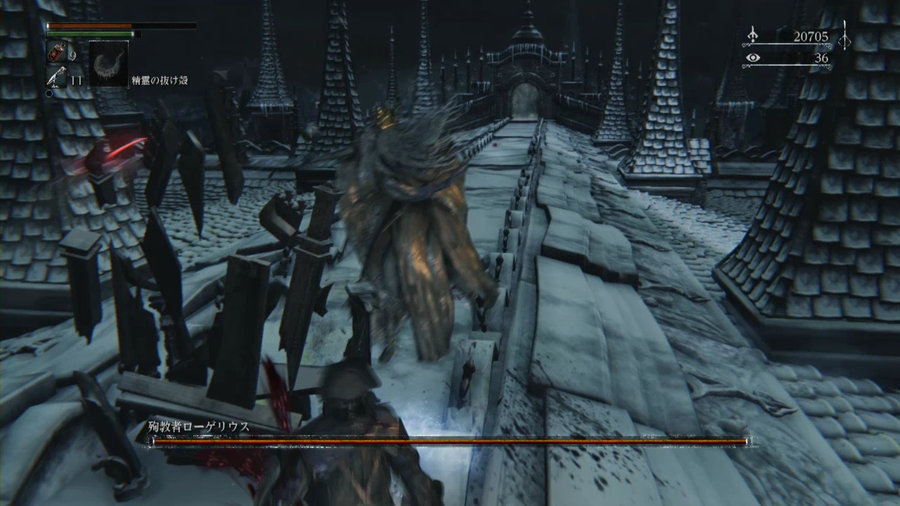
Task: Click the Insight eye icon
Action: point(752,58)
